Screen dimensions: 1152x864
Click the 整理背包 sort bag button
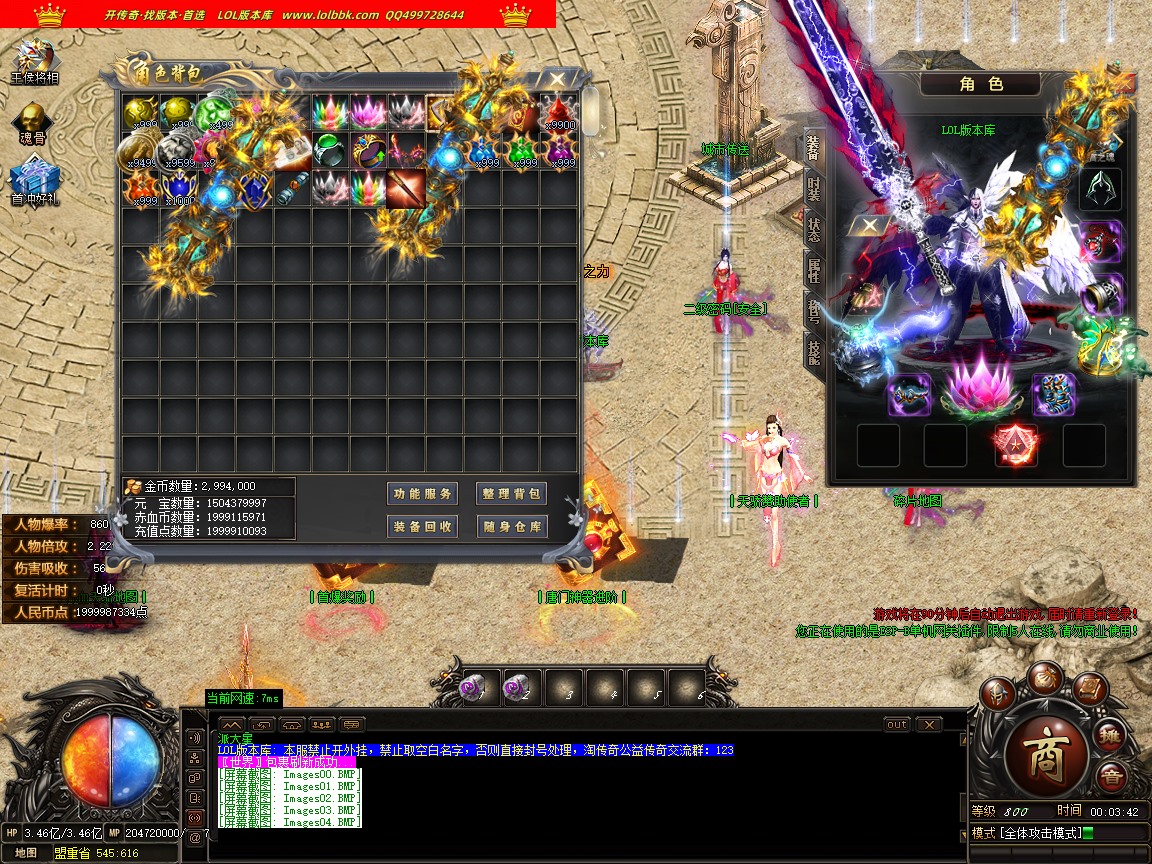click(511, 494)
